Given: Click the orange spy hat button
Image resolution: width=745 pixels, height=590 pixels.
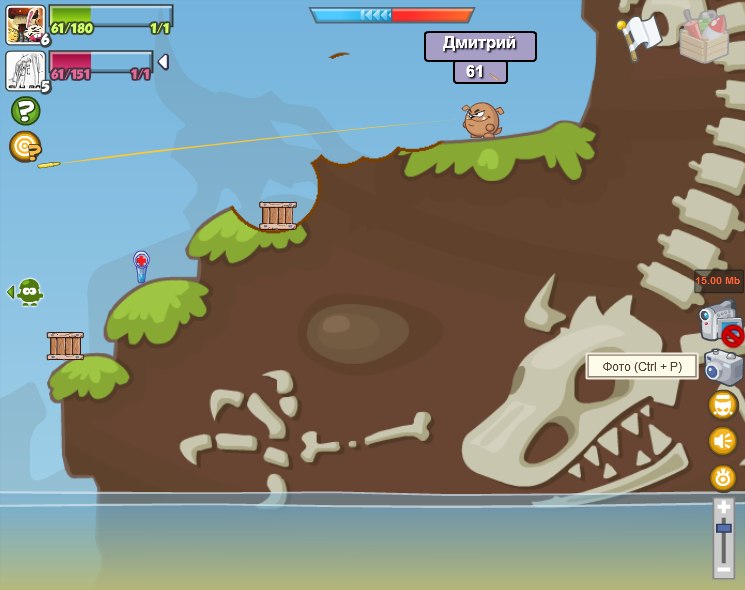Looking at the screenshot, I should (x=723, y=405).
